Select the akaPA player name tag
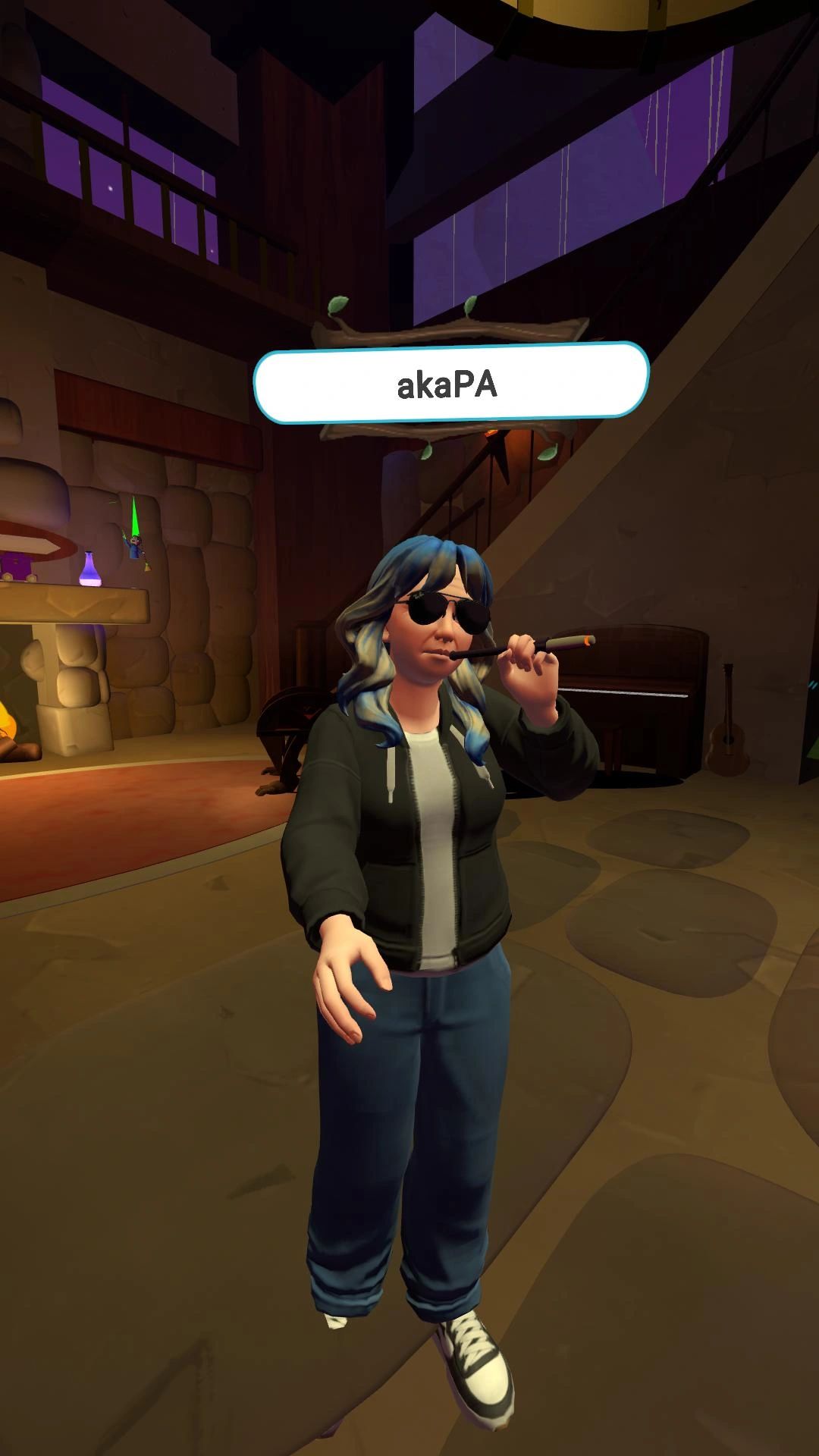 pos(450,384)
